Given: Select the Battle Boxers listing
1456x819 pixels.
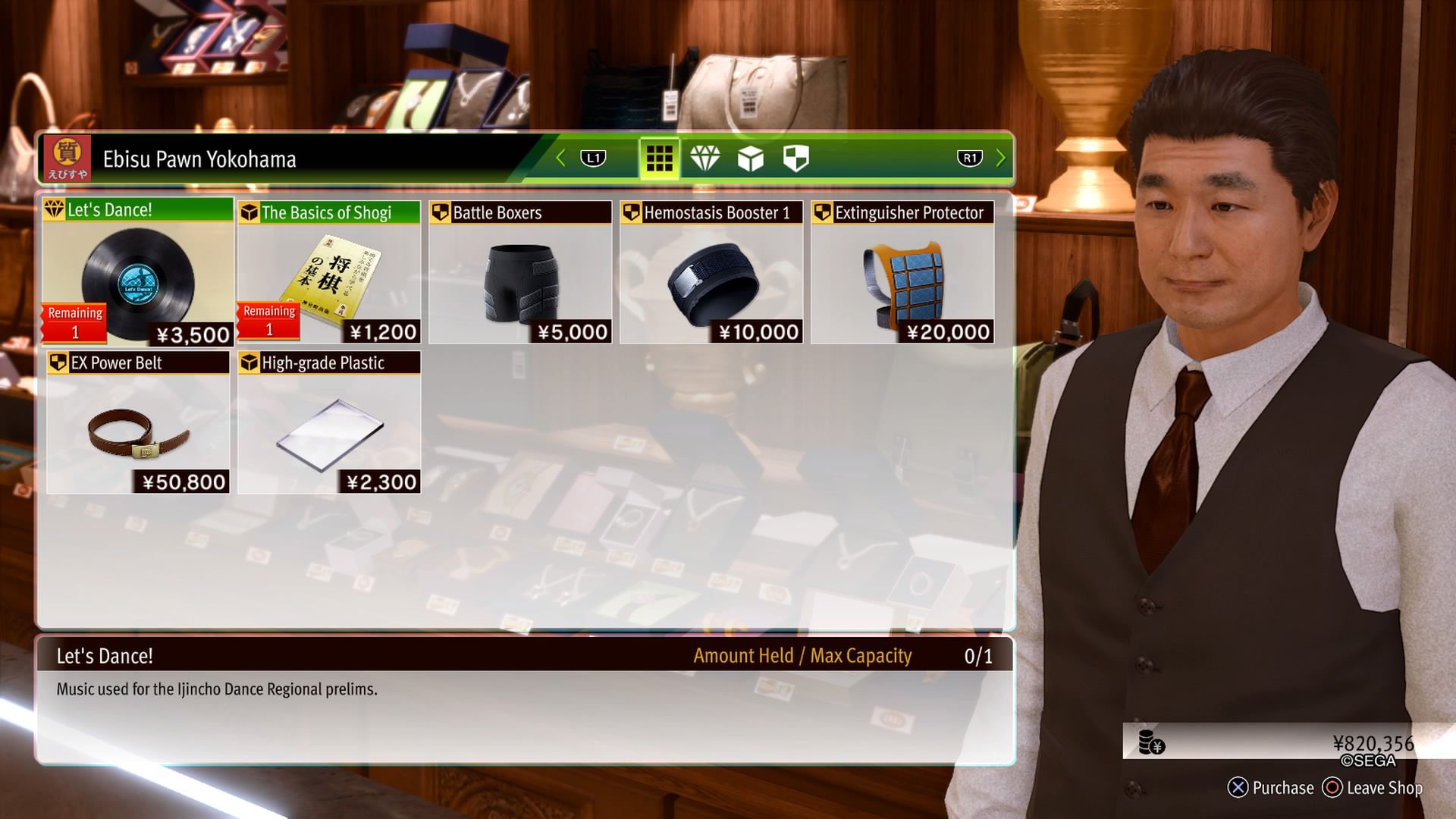Looking at the screenshot, I should 519,273.
